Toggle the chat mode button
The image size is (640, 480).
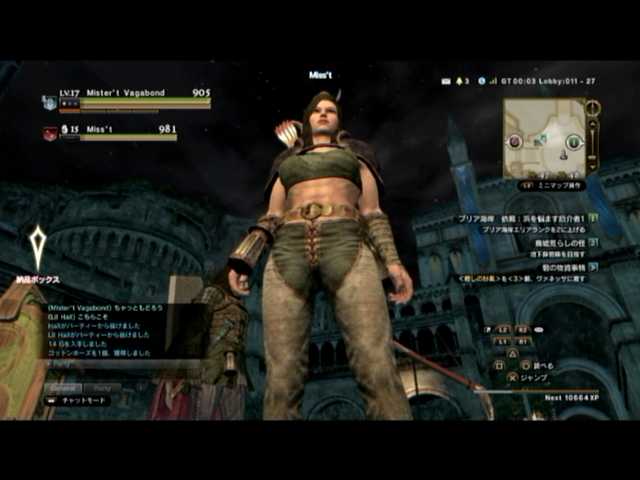click(x=78, y=400)
